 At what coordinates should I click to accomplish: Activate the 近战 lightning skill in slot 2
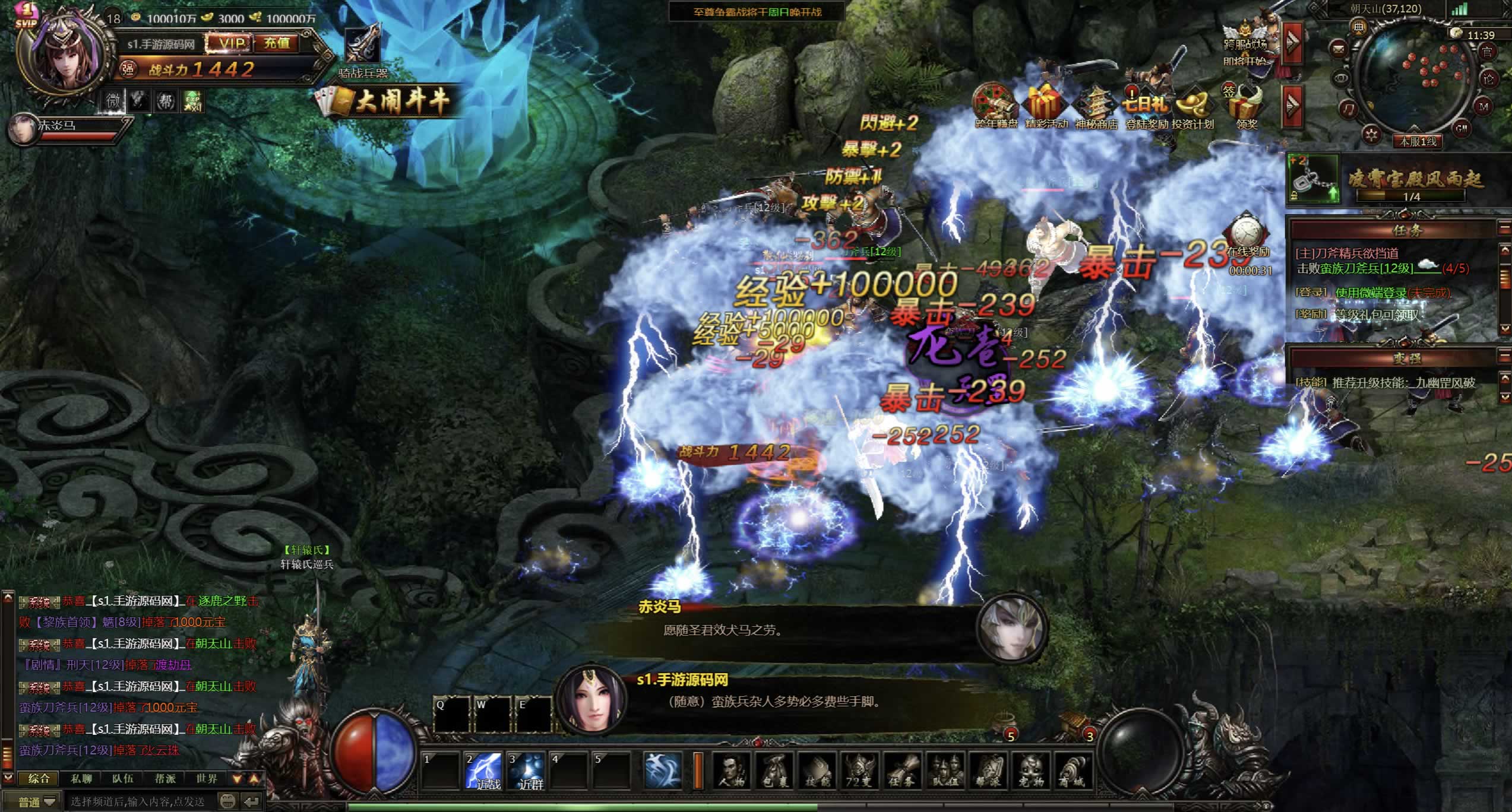[x=484, y=770]
